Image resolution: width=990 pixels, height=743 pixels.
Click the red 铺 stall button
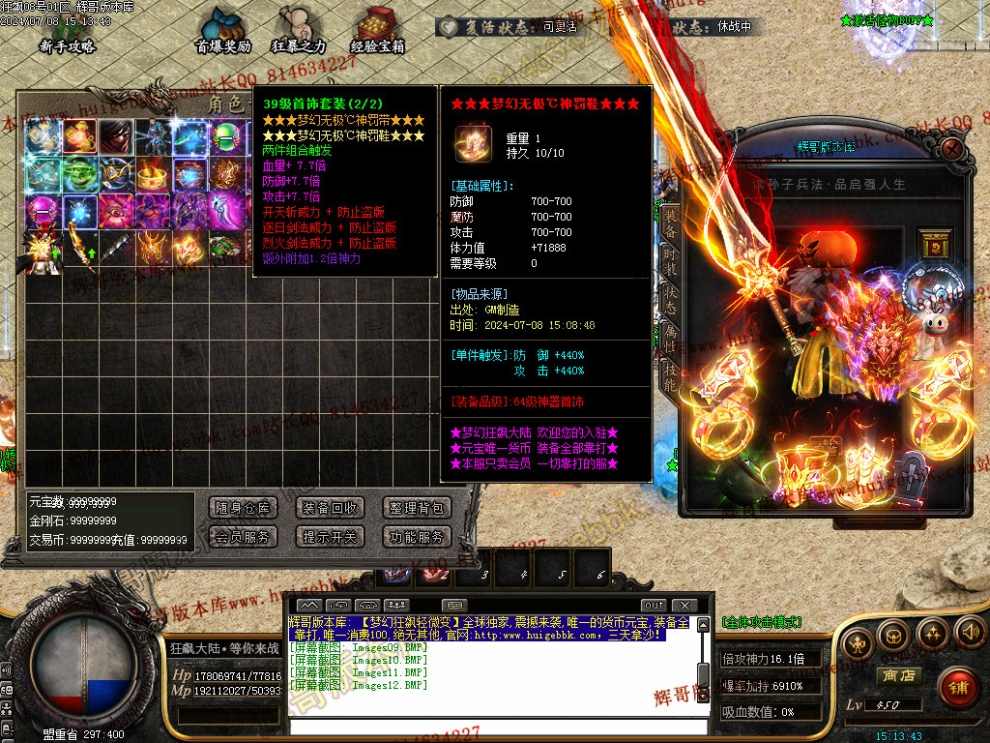click(x=958, y=688)
